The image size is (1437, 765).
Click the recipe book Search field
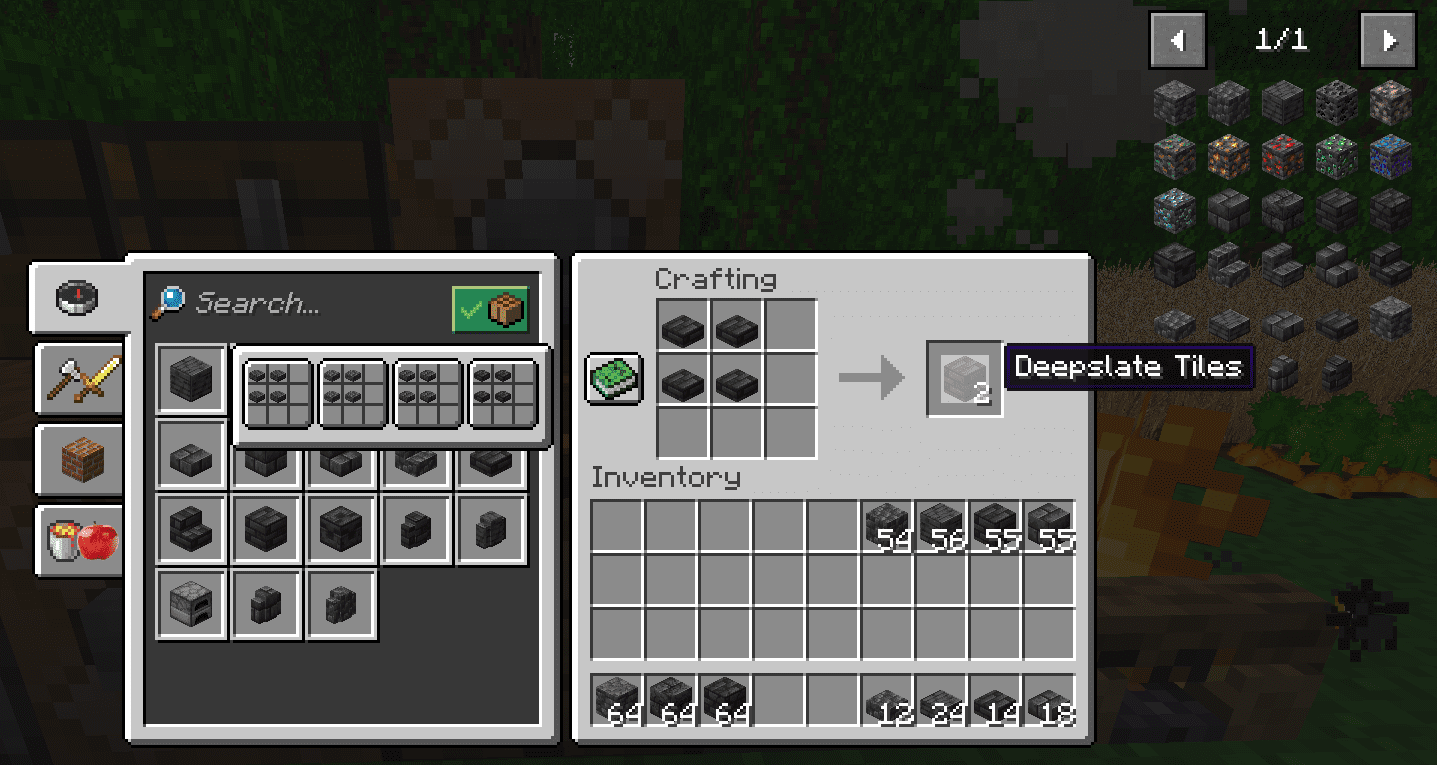coord(300,304)
